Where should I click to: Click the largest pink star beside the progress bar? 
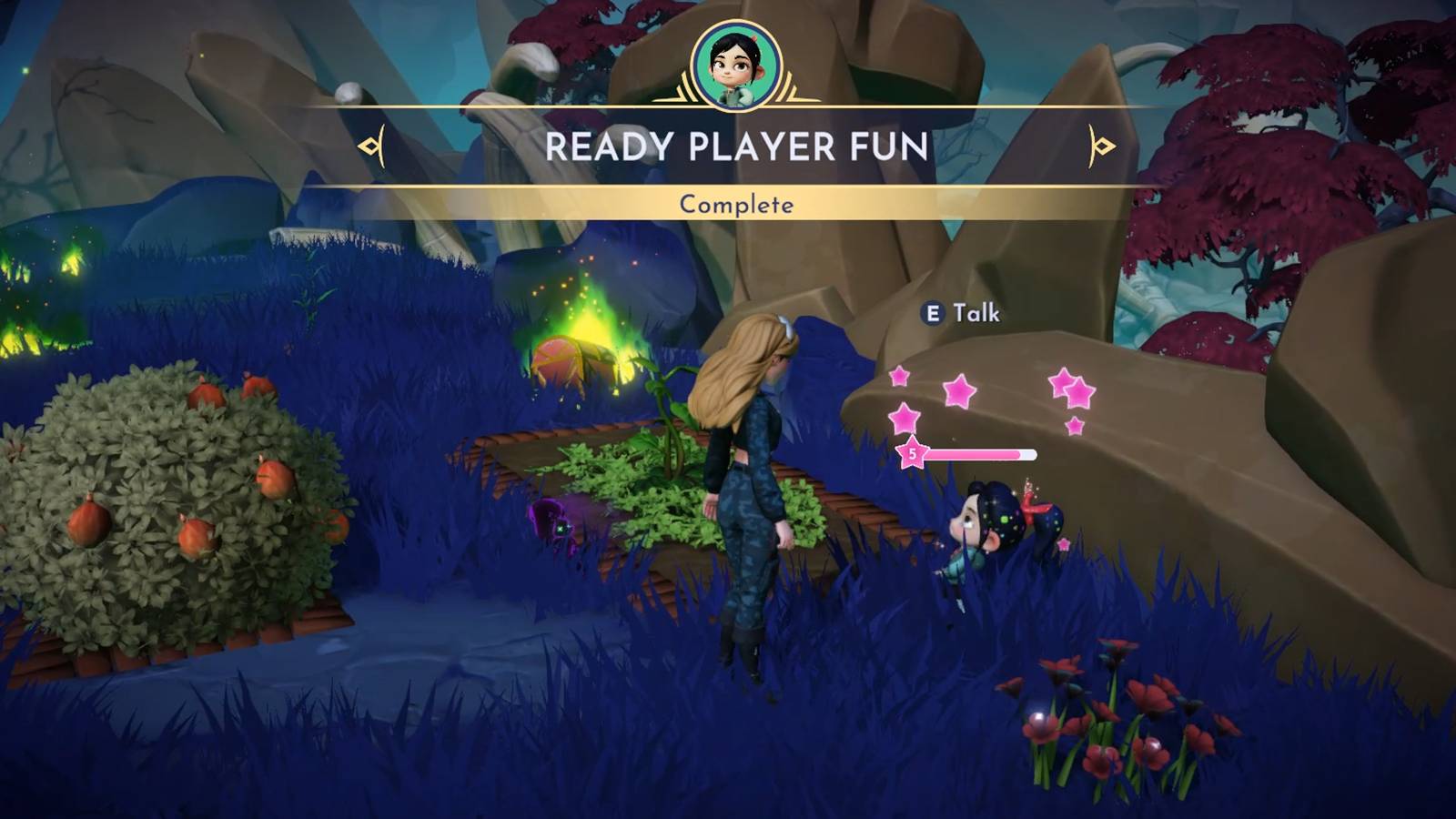904,418
